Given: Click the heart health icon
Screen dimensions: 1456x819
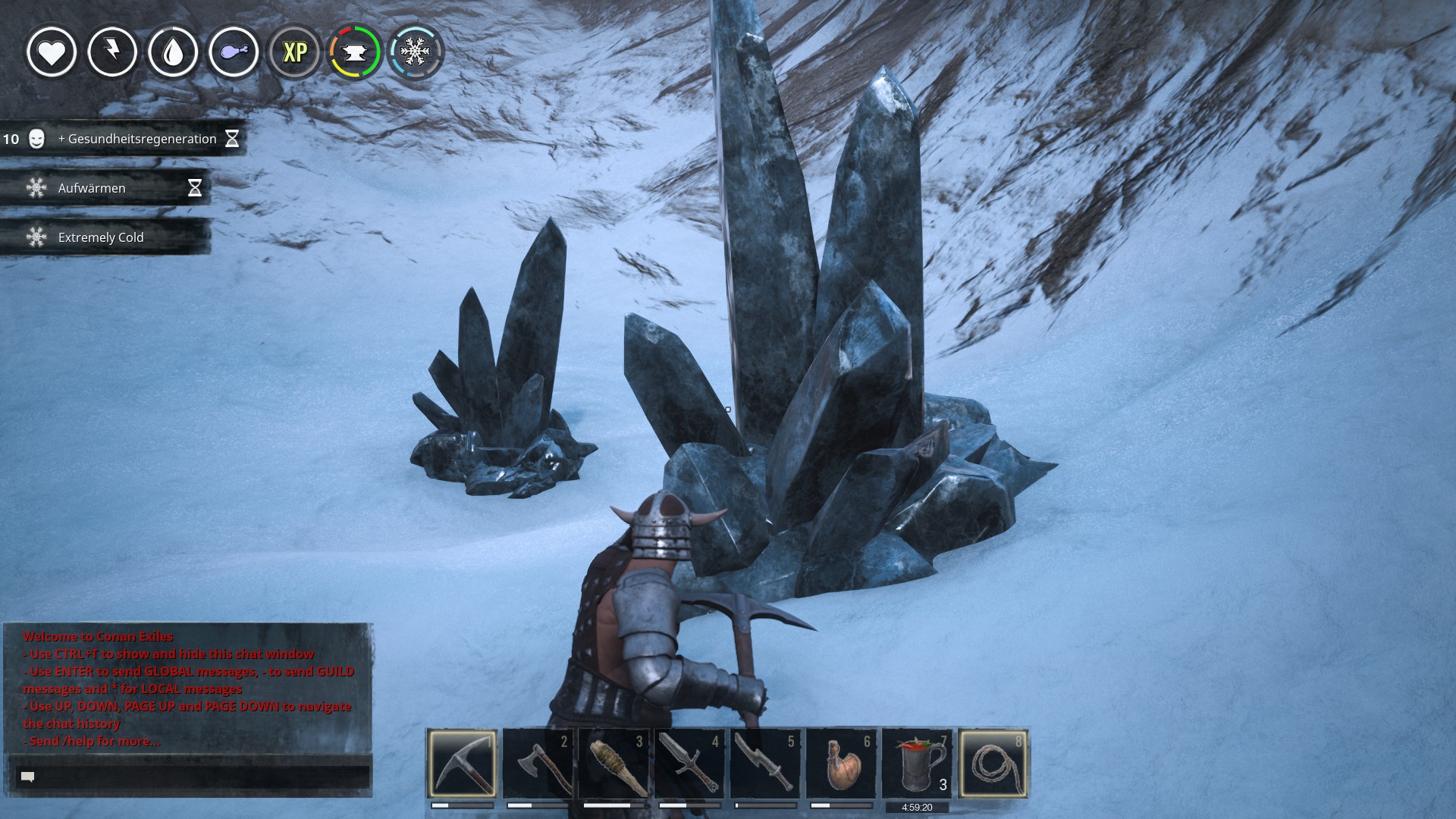Looking at the screenshot, I should 52,52.
